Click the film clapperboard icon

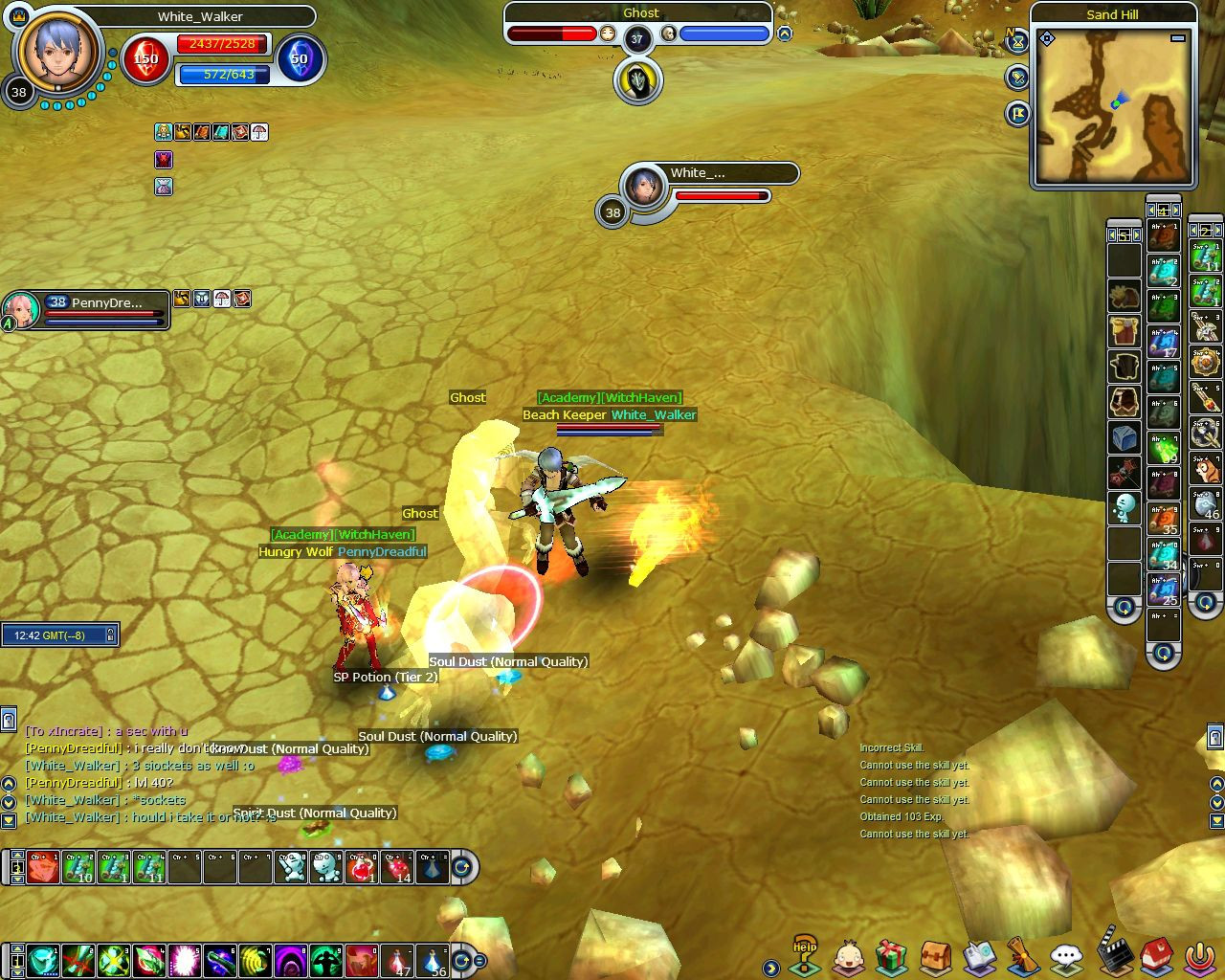[x=1112, y=952]
